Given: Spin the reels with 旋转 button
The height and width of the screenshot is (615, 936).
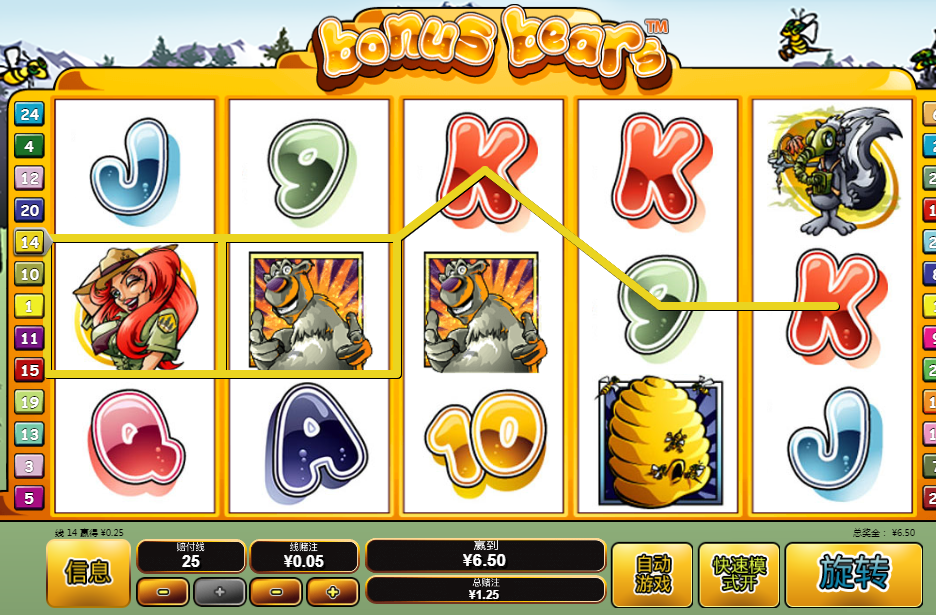Looking at the screenshot, I should [x=853, y=574].
